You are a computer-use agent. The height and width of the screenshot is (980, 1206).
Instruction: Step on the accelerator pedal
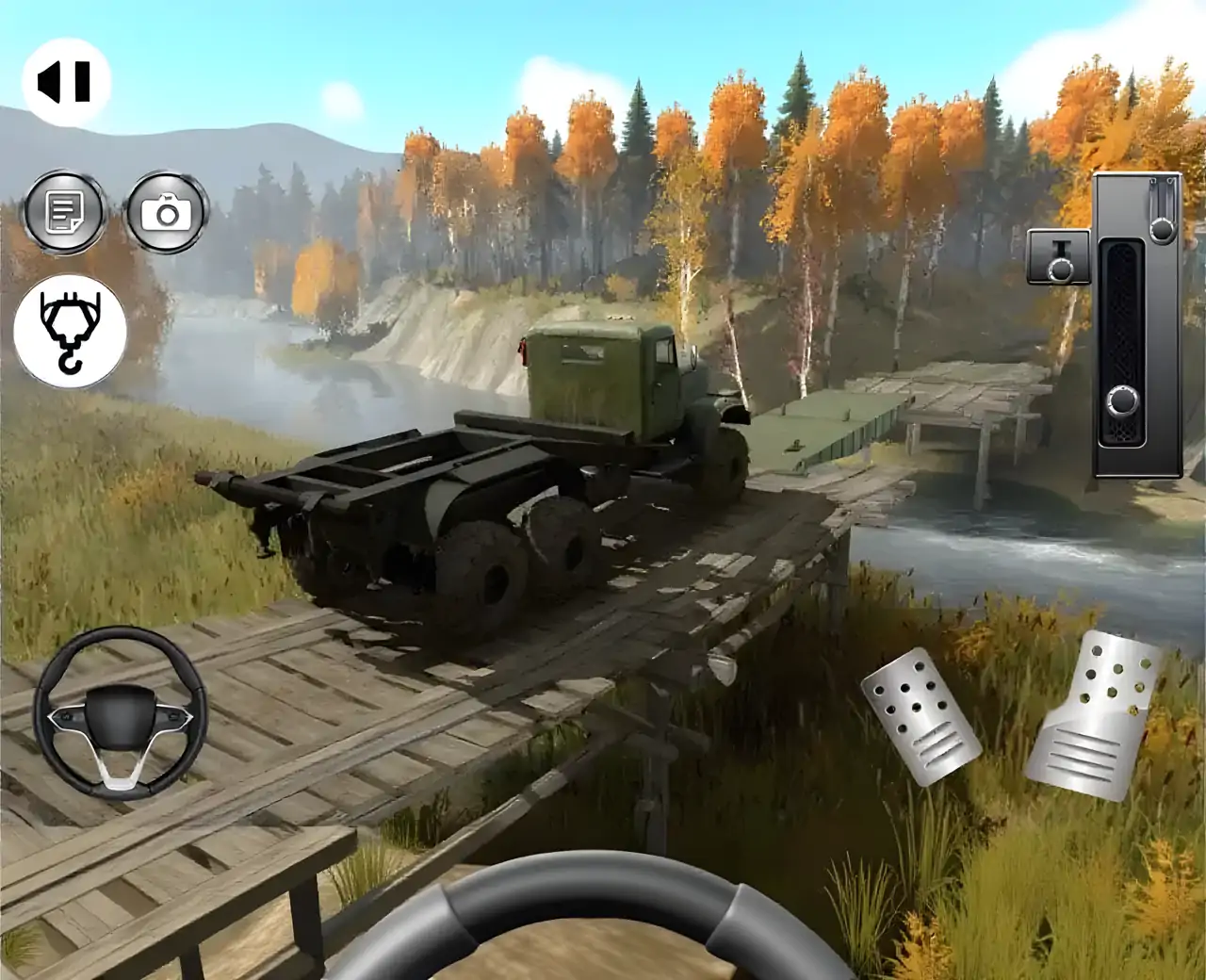click(x=1097, y=715)
